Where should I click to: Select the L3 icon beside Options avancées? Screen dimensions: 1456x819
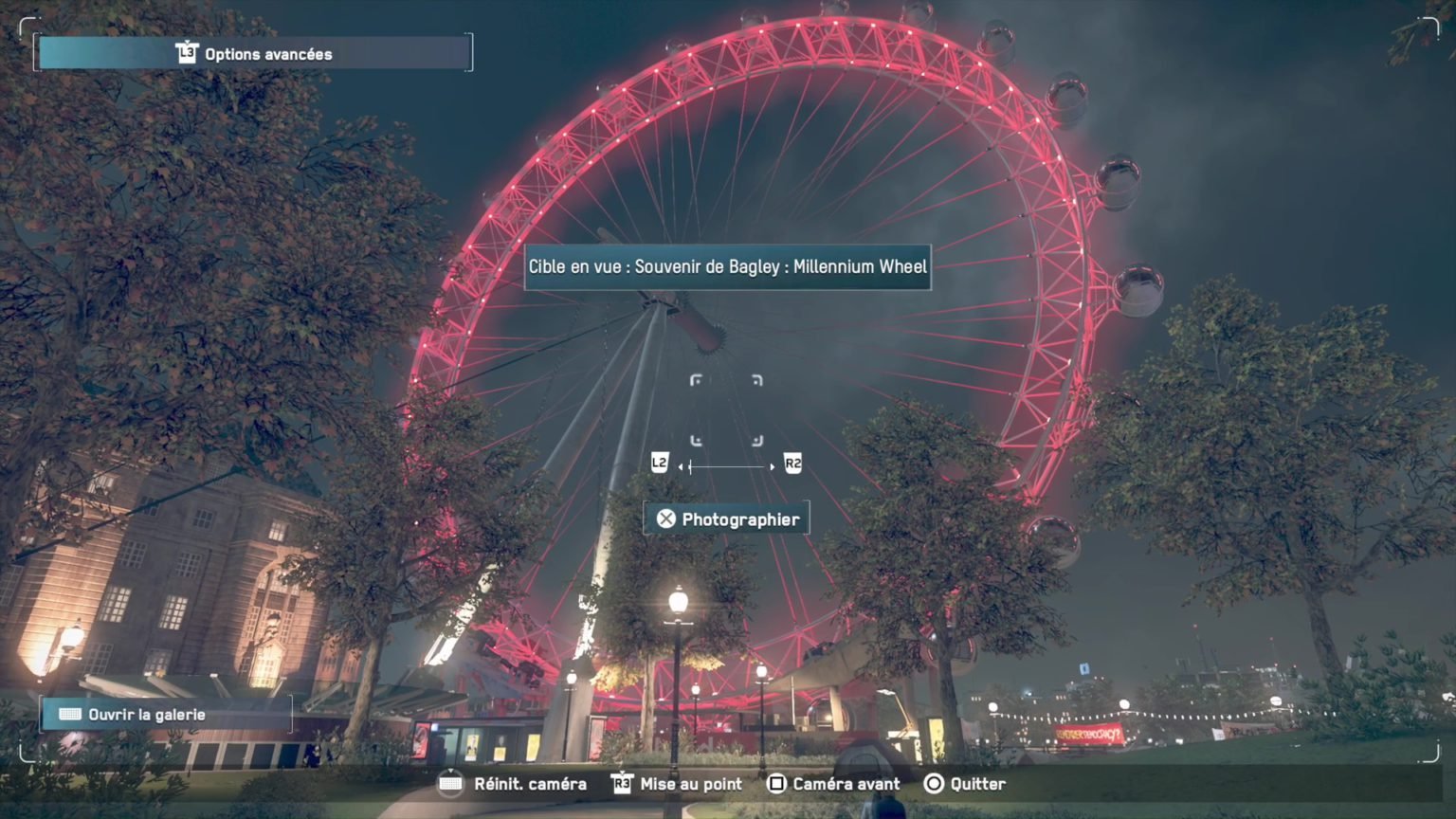click(x=186, y=53)
